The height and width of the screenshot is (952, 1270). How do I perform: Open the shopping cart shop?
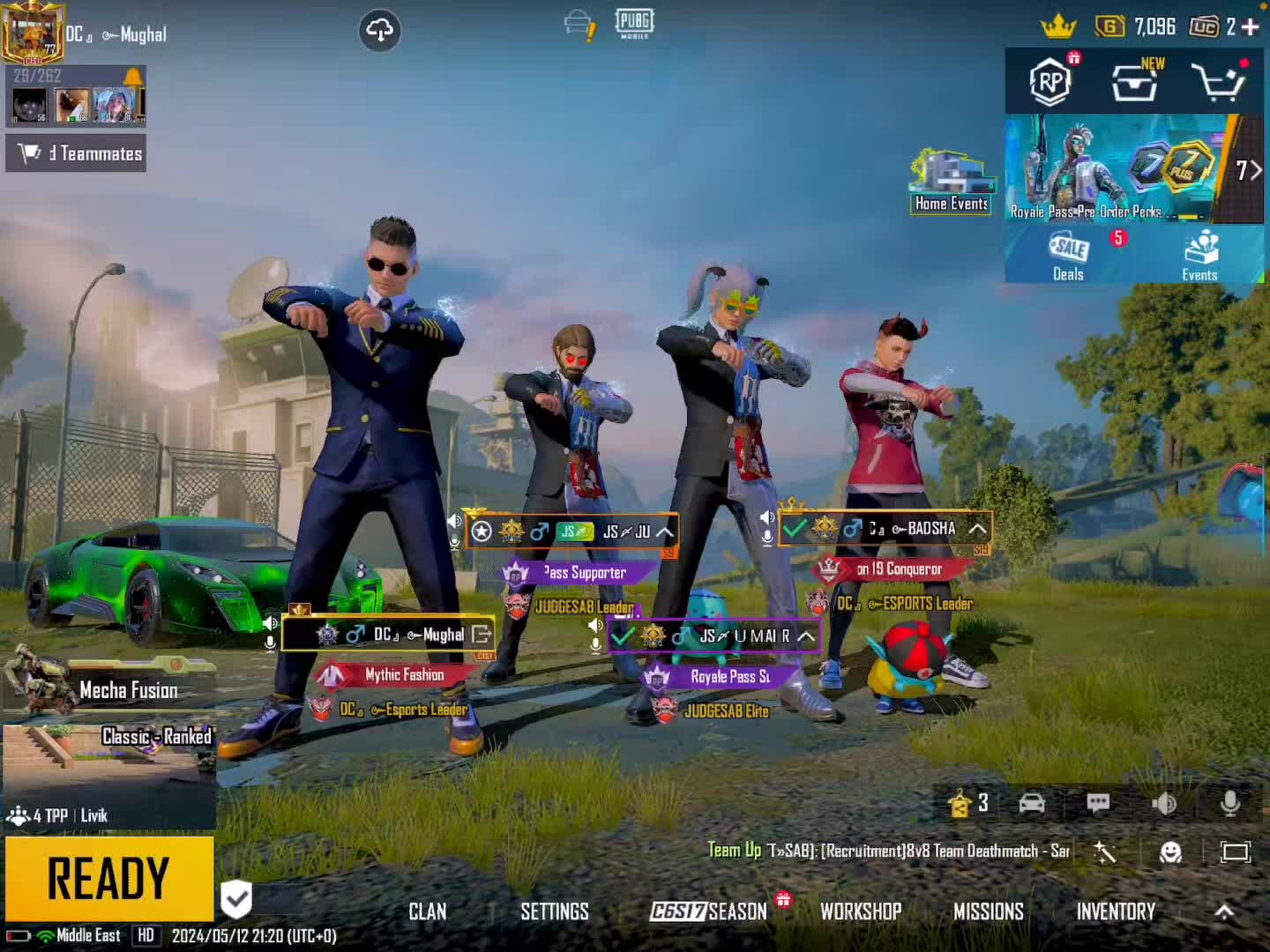1219,83
